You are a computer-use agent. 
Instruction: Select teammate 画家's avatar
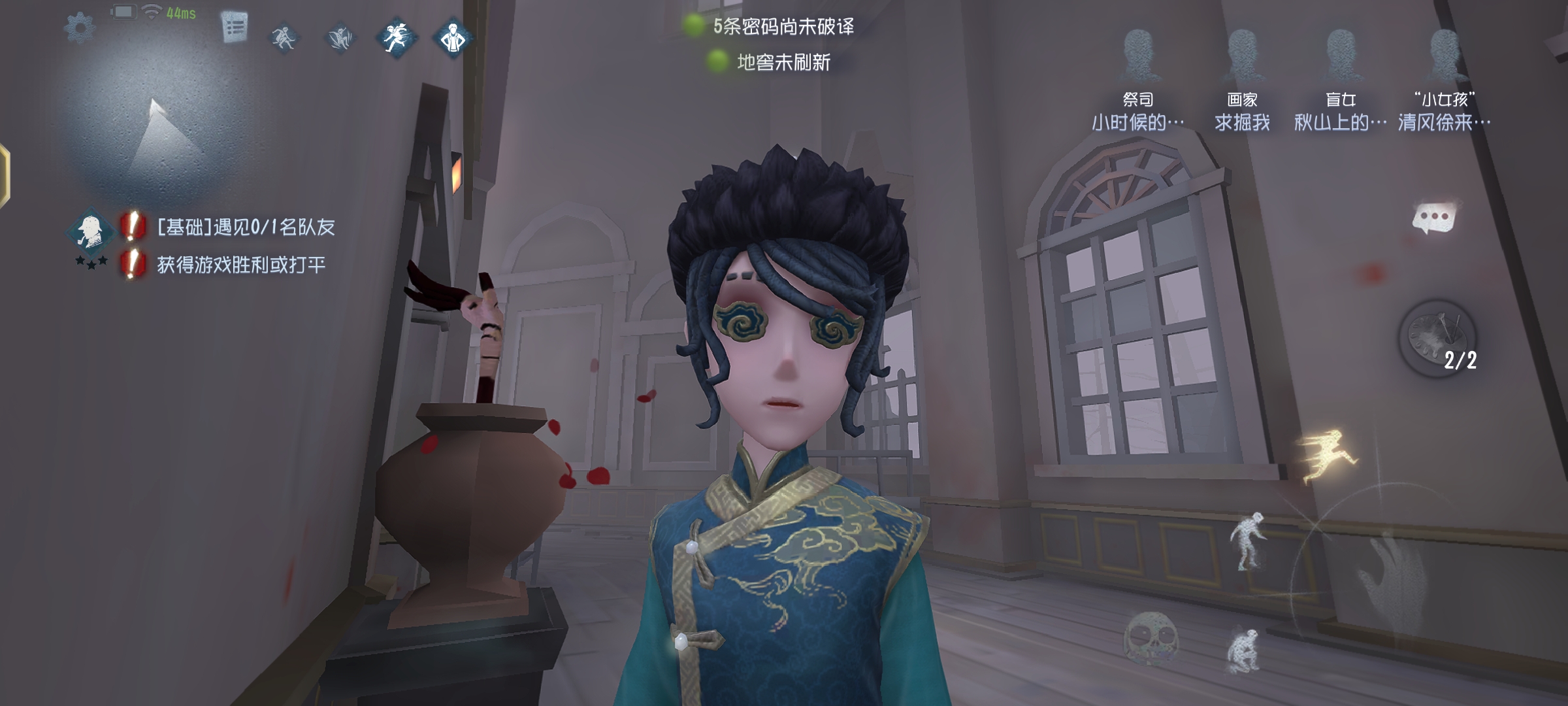coord(1245,52)
